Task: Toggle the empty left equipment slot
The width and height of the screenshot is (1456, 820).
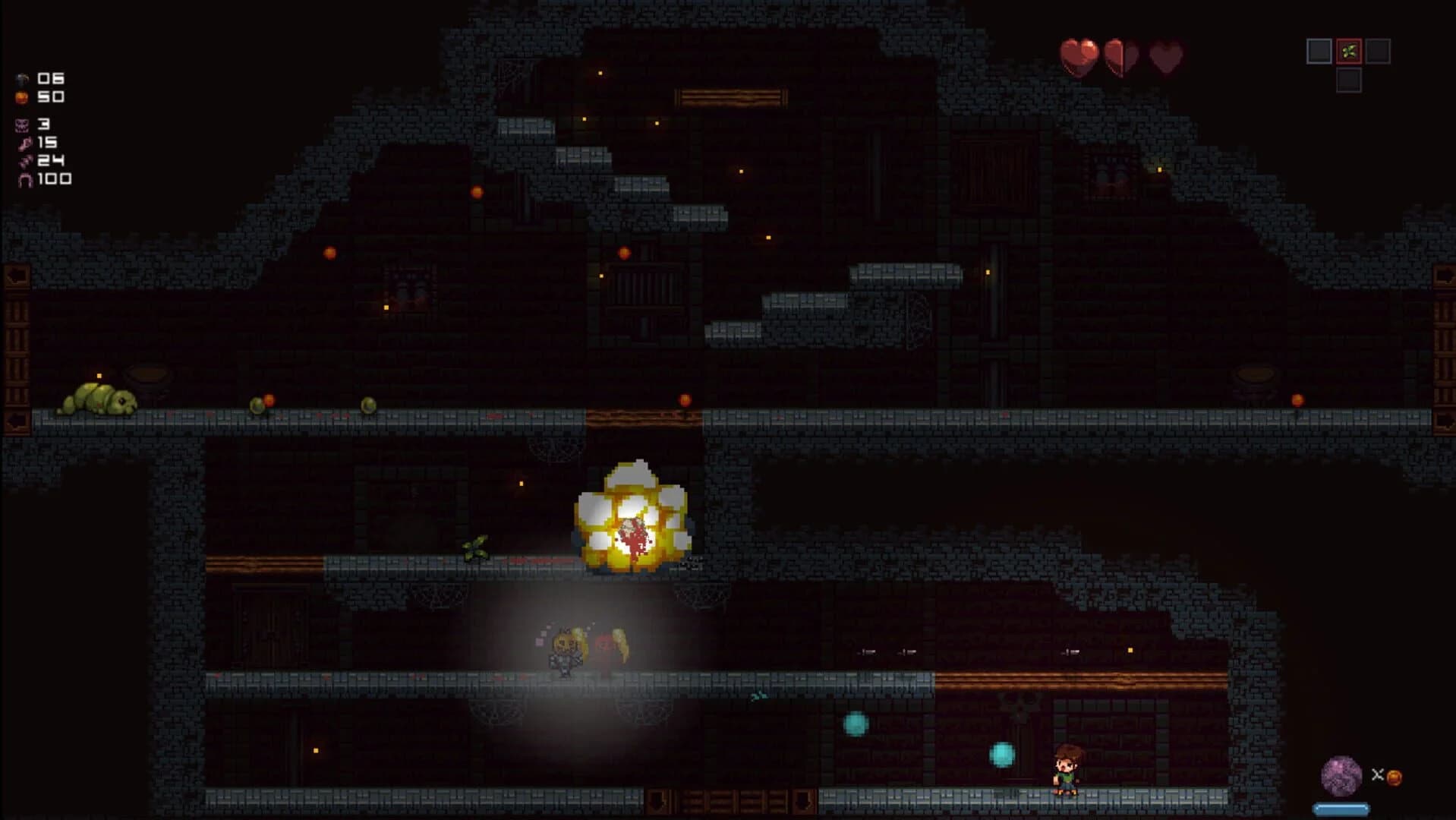Action: (x=1317, y=51)
